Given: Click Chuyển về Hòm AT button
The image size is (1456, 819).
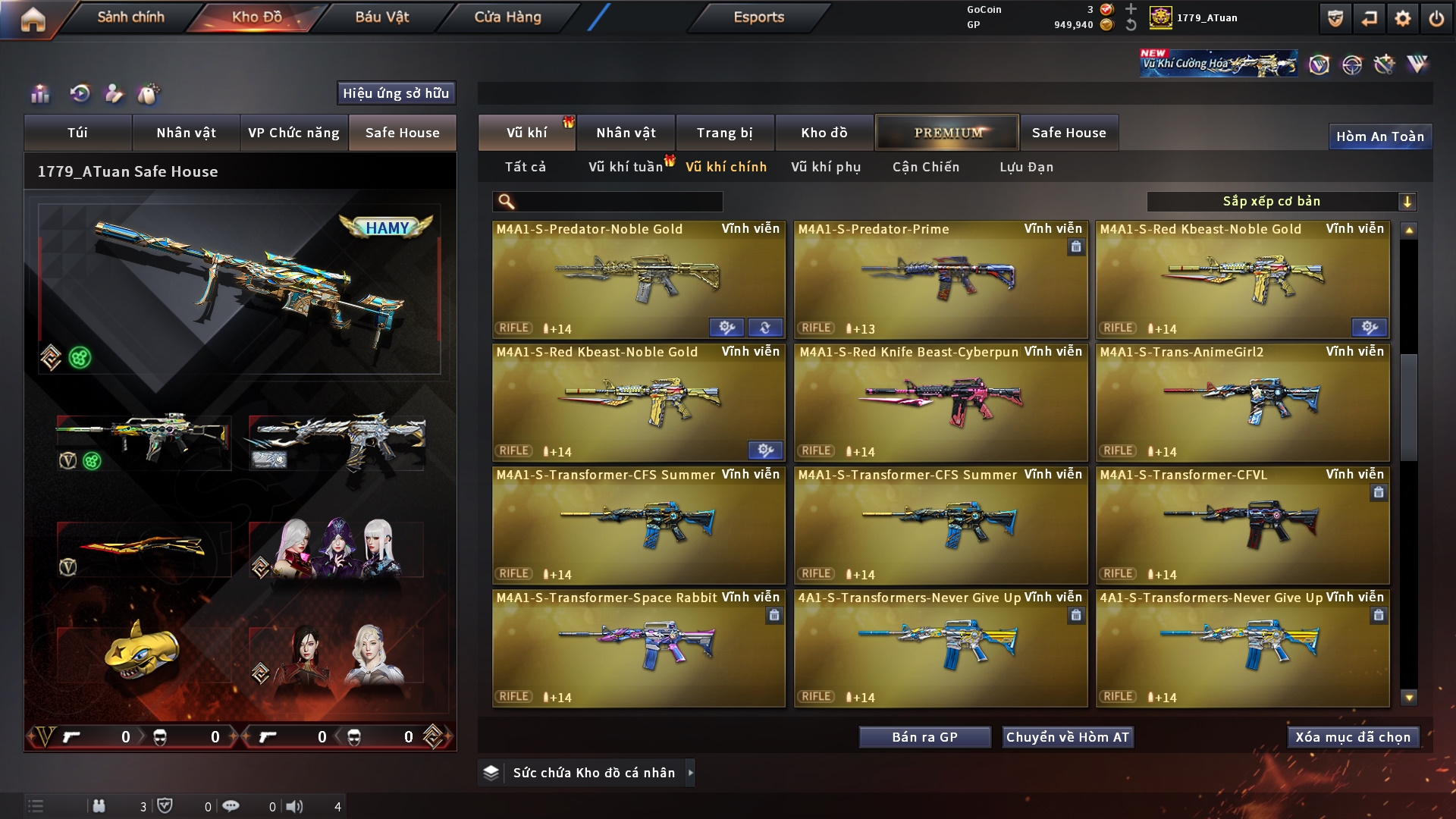Looking at the screenshot, I should pyautogui.click(x=1067, y=737).
